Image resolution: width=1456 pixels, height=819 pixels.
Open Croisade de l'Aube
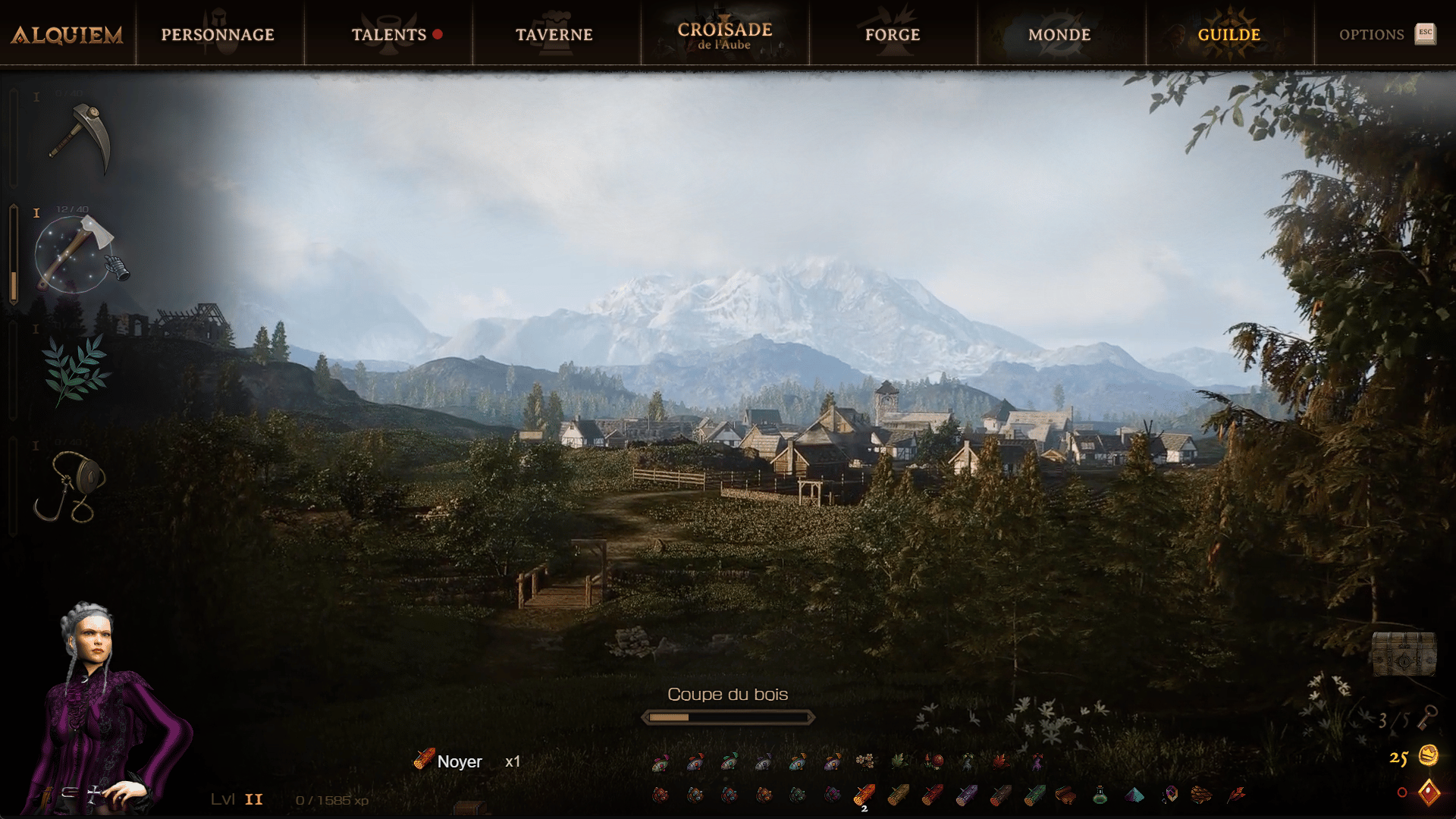tap(724, 35)
